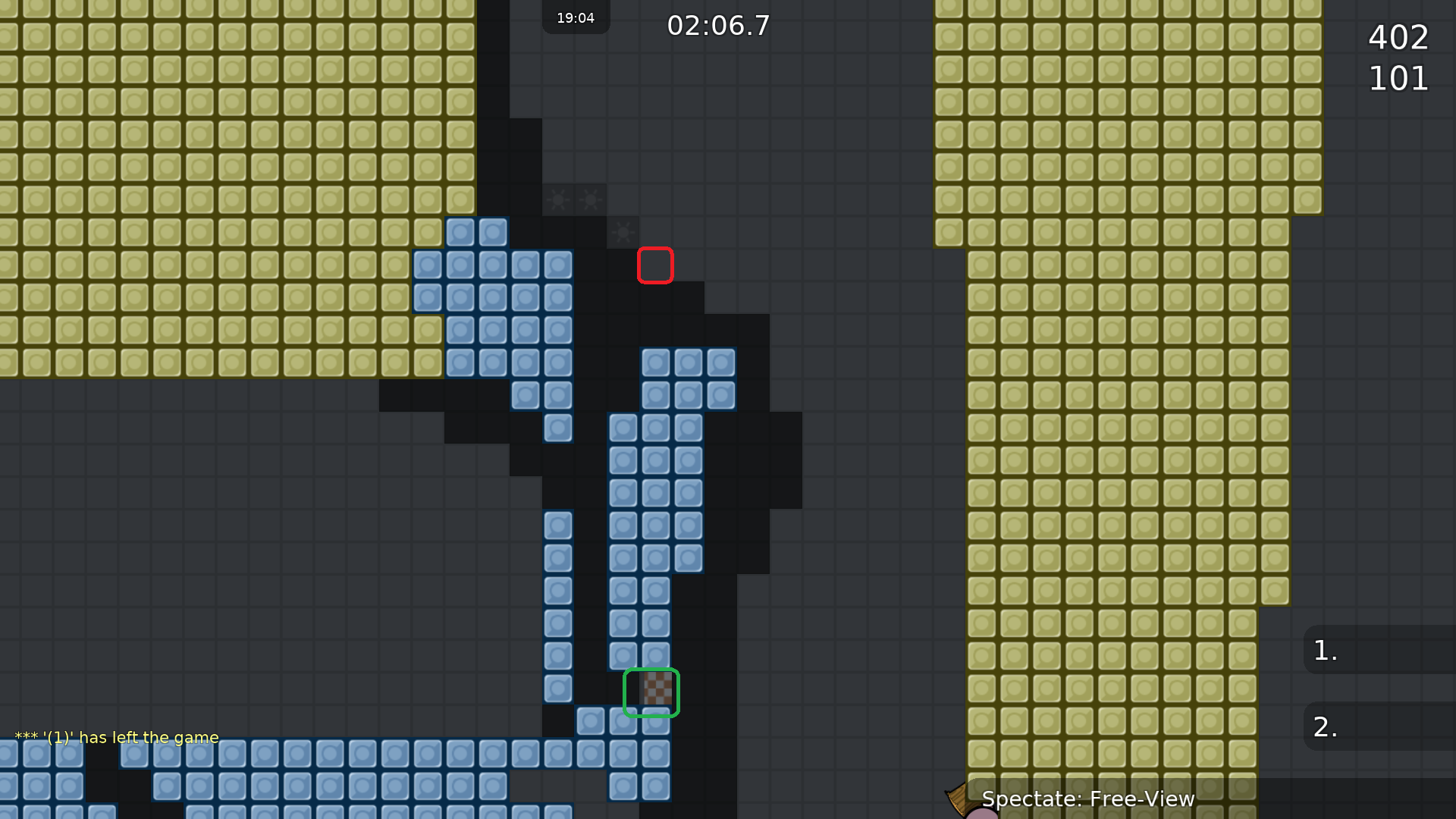Click the score 101 below 402
The height and width of the screenshot is (819, 1456).
[x=1398, y=77]
